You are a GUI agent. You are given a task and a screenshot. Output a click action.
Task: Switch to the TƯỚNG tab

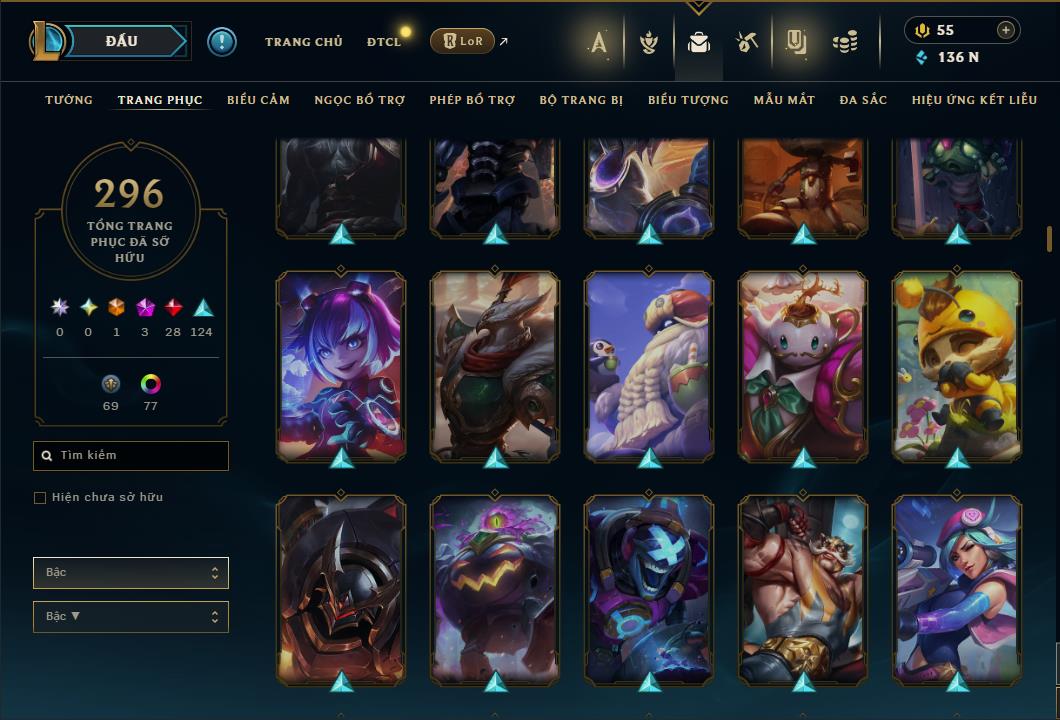tap(69, 100)
